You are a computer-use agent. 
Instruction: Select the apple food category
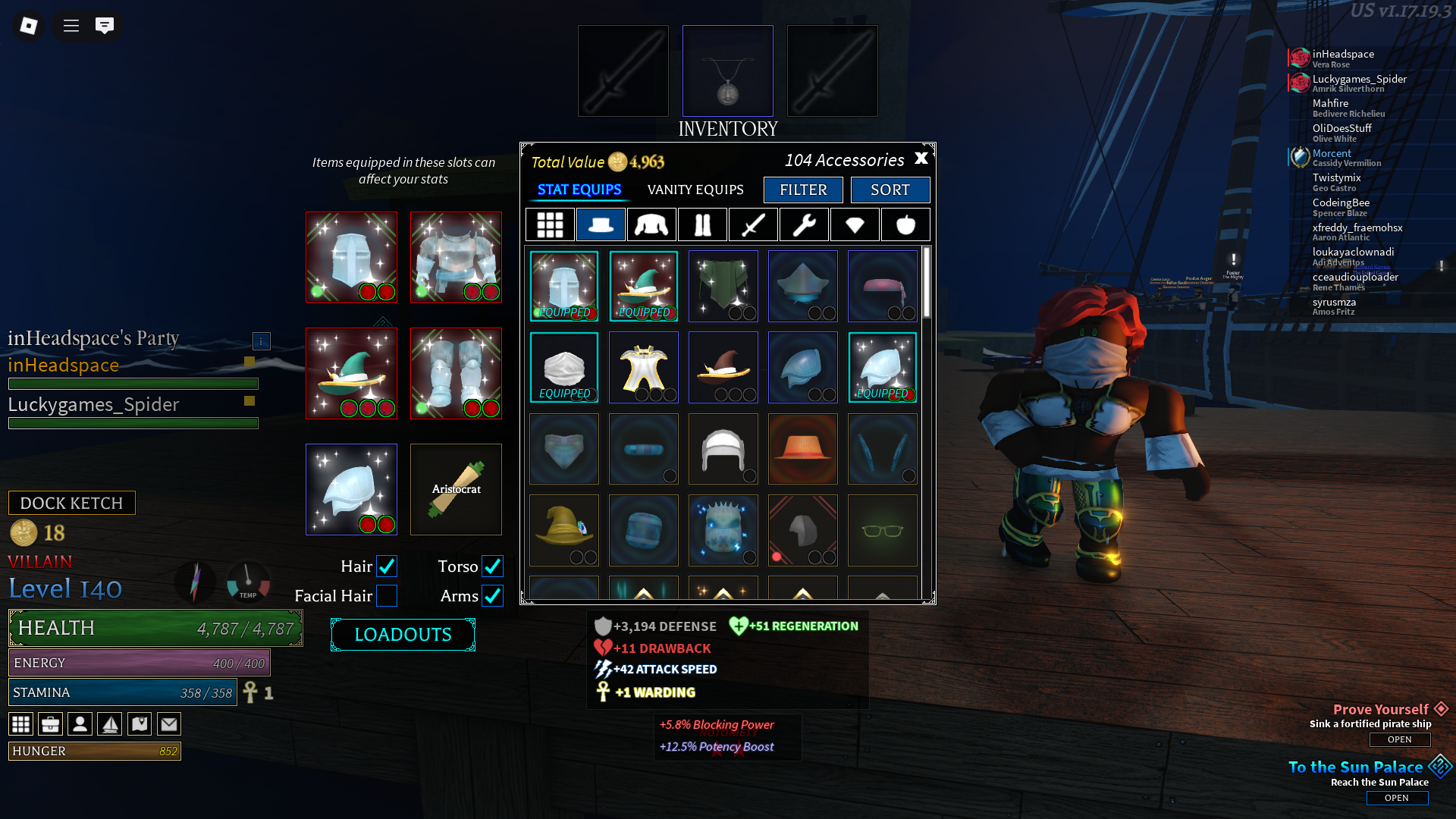tap(905, 224)
